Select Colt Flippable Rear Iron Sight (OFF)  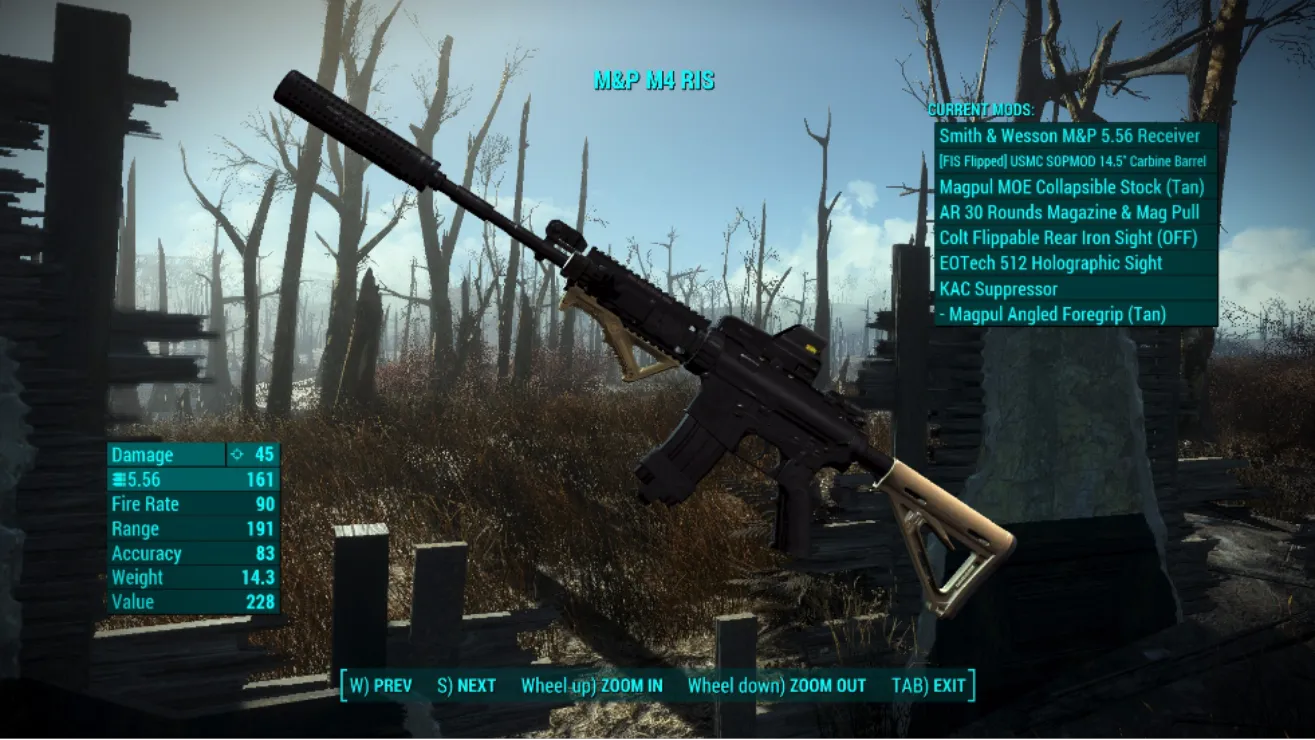(x=1075, y=238)
